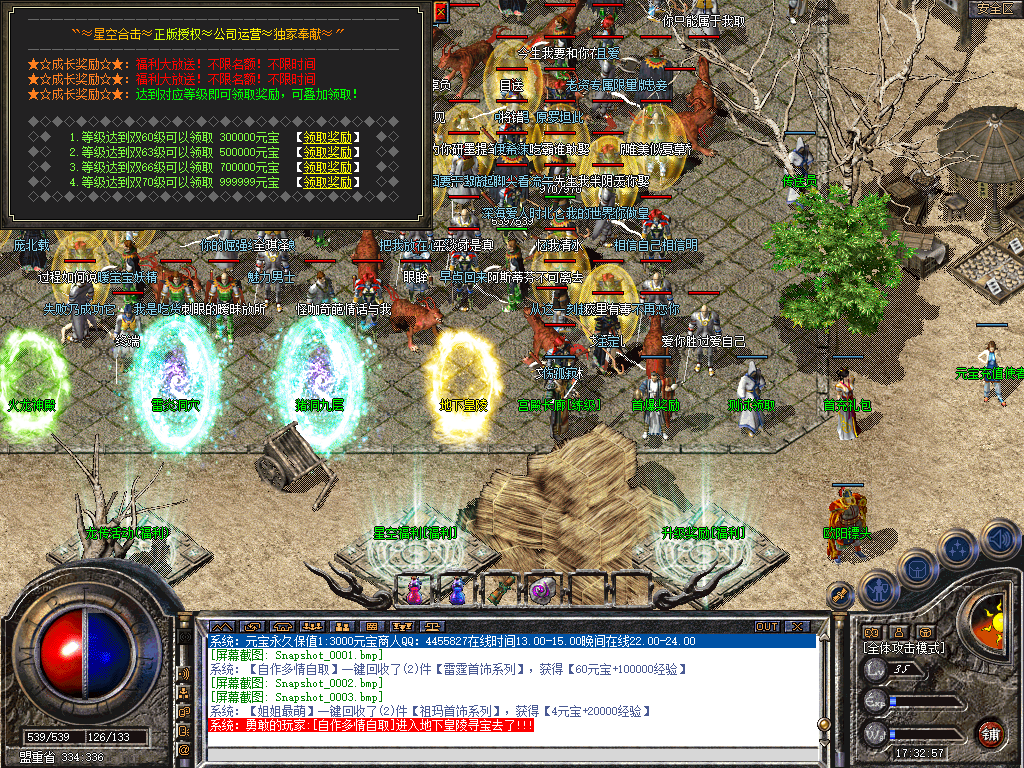The height and width of the screenshot is (768, 1024).
Task: Click the satellite dish icon button
Action: click(841, 594)
